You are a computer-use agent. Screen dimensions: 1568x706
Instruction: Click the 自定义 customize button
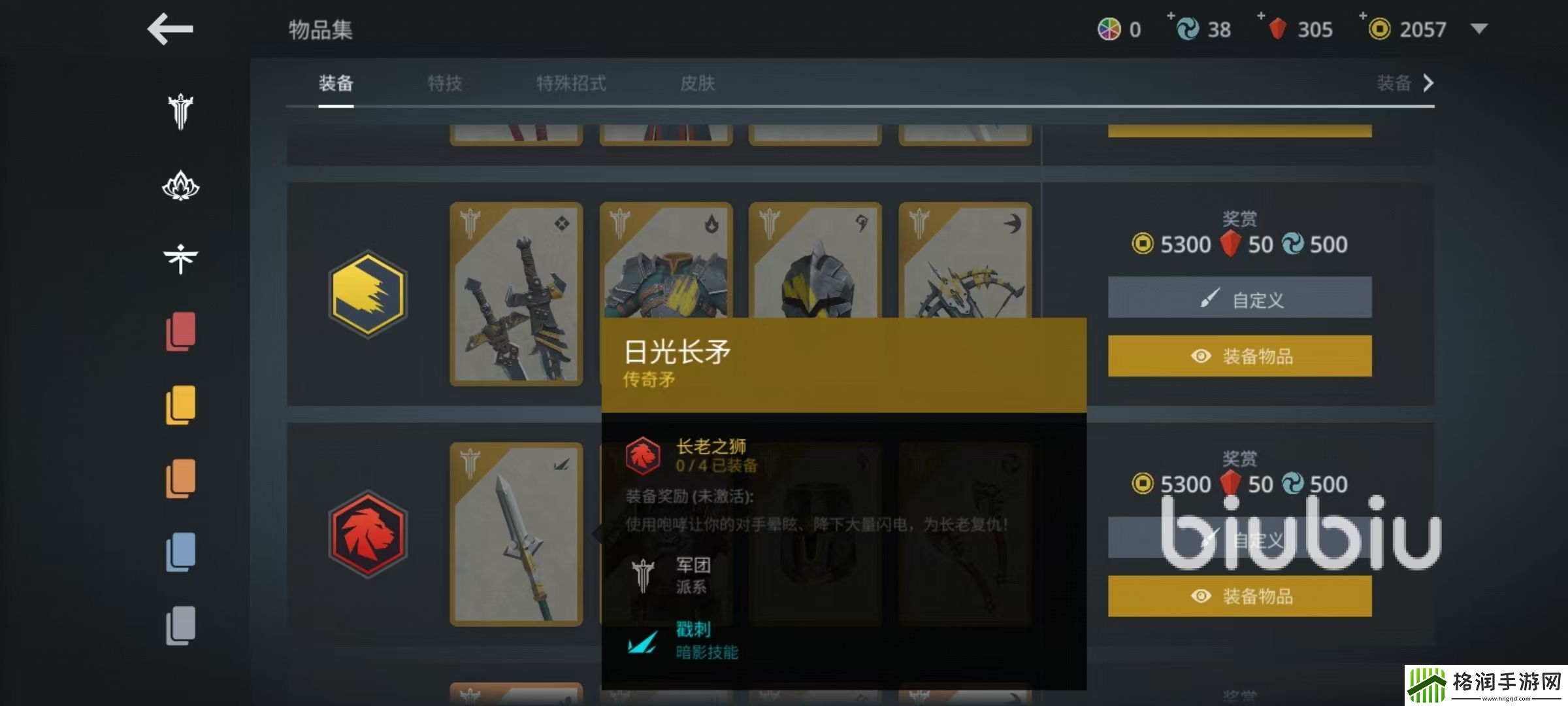click(1239, 297)
